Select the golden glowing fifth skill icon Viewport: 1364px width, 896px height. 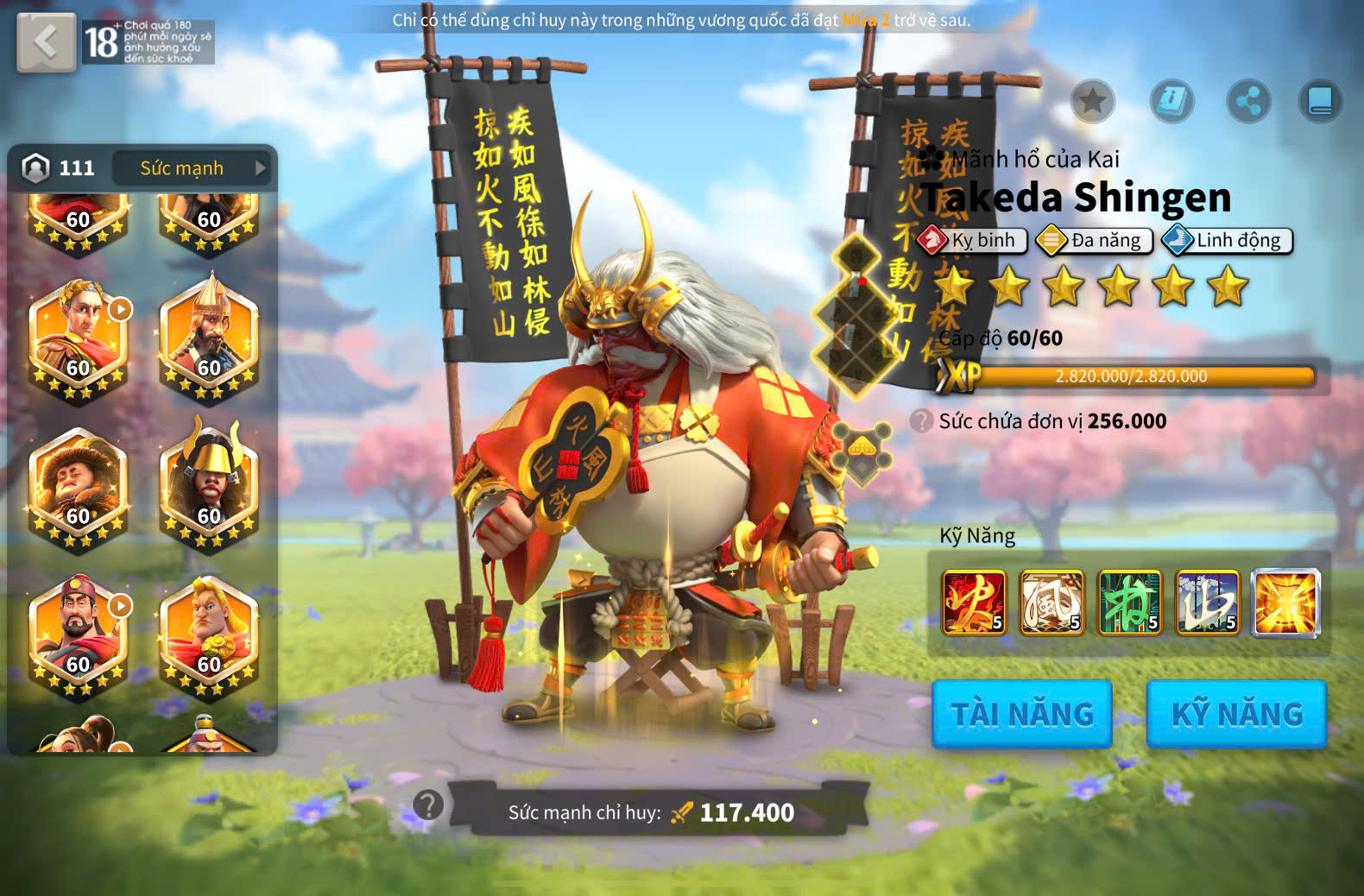point(1285,603)
